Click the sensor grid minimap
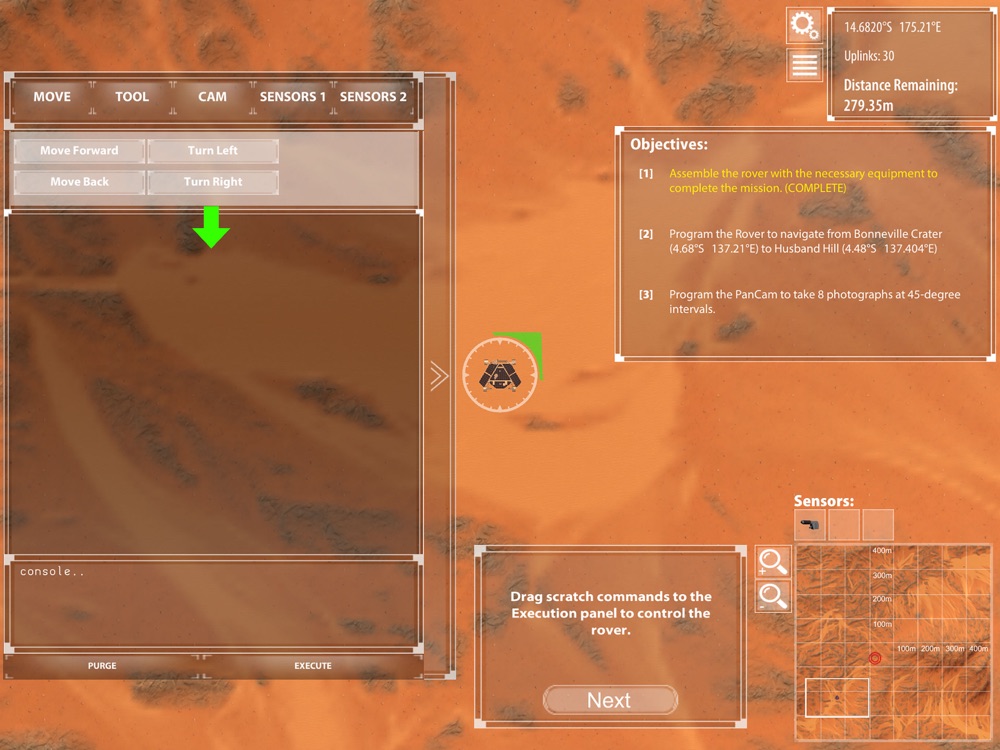The height and width of the screenshot is (750, 1000). (893, 640)
